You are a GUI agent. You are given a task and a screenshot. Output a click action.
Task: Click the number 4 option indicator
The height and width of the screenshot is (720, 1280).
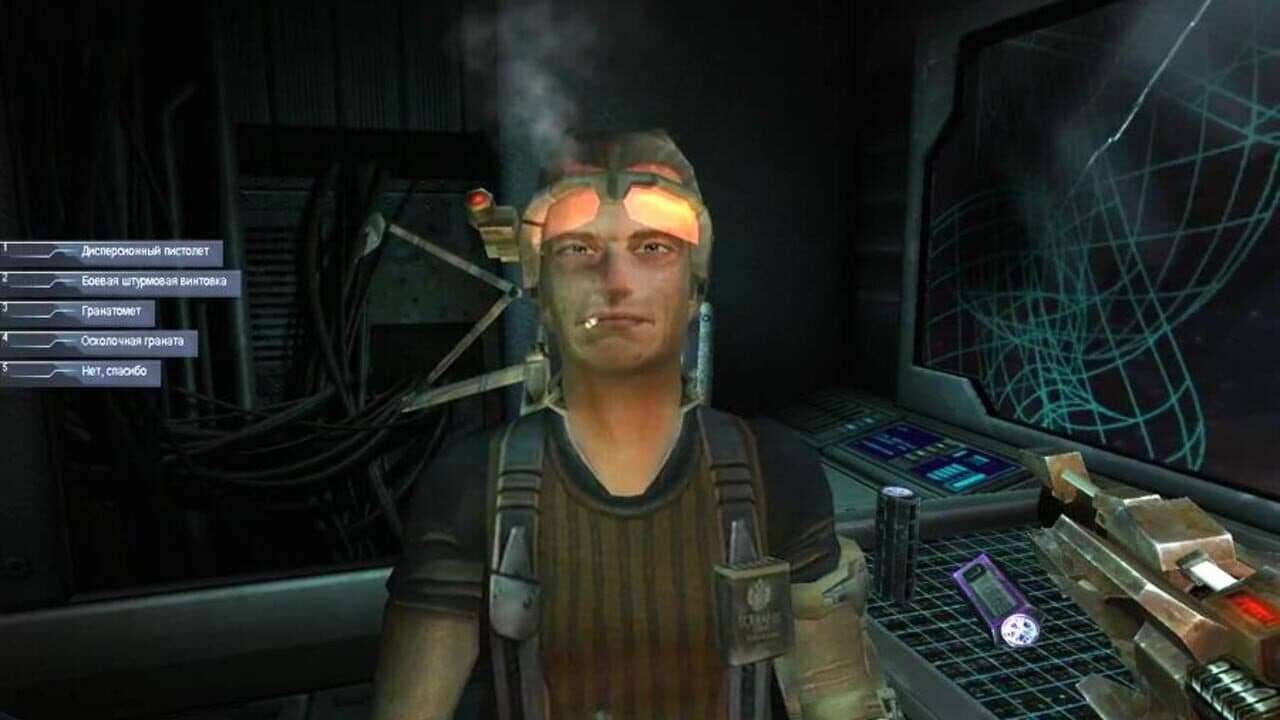pyautogui.click(x=4, y=337)
